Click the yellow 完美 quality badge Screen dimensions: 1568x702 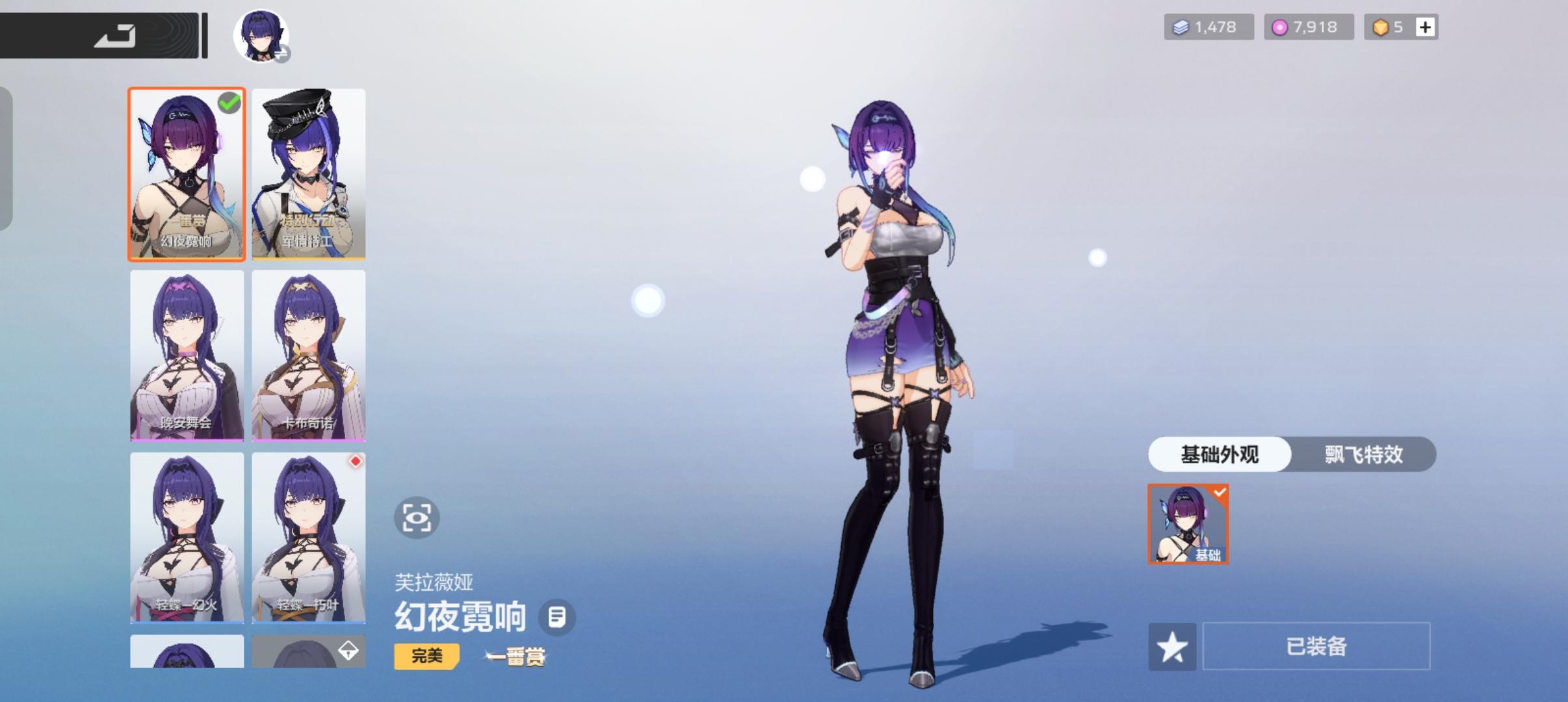(426, 656)
